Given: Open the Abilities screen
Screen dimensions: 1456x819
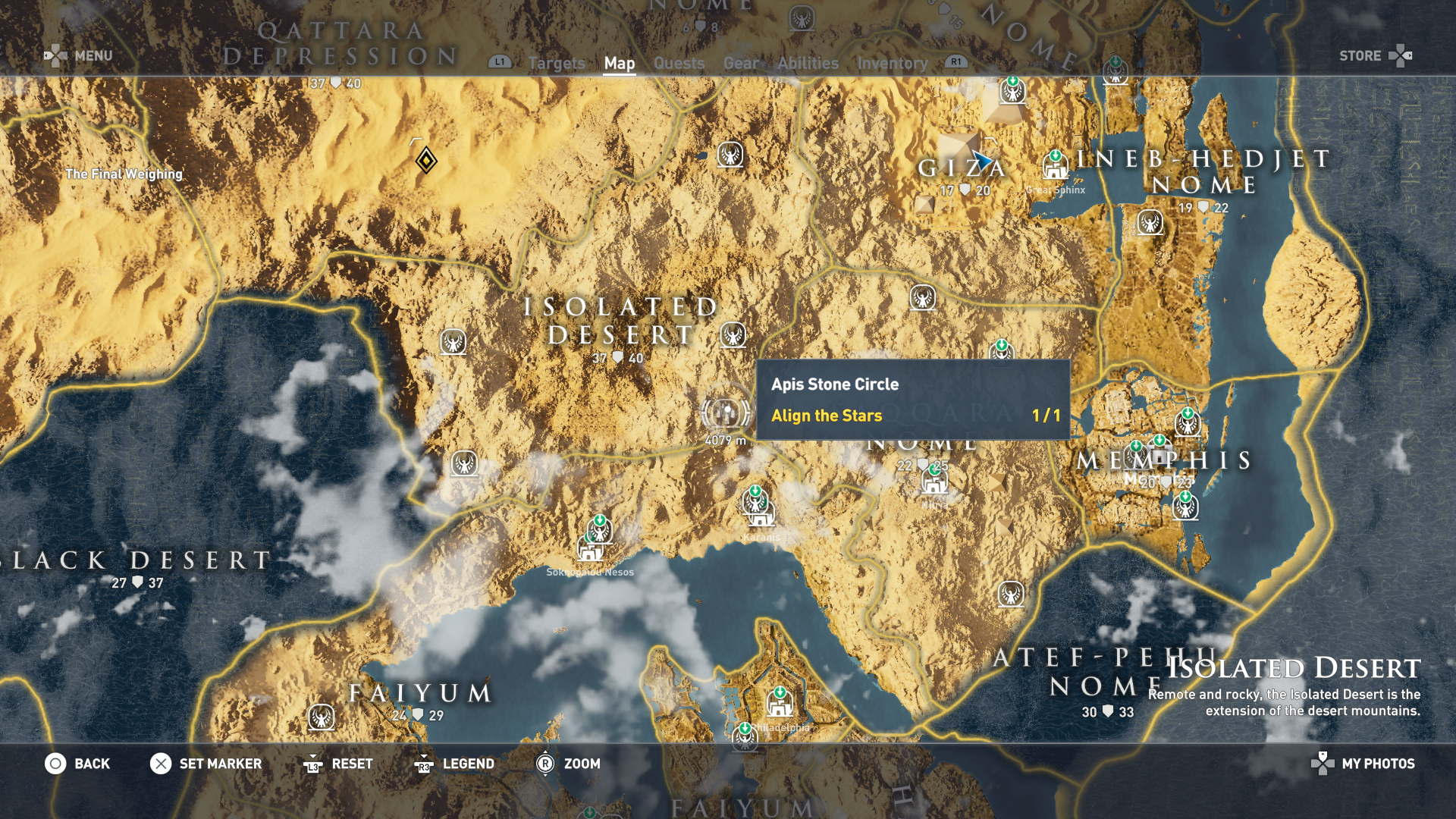Looking at the screenshot, I should 808,64.
